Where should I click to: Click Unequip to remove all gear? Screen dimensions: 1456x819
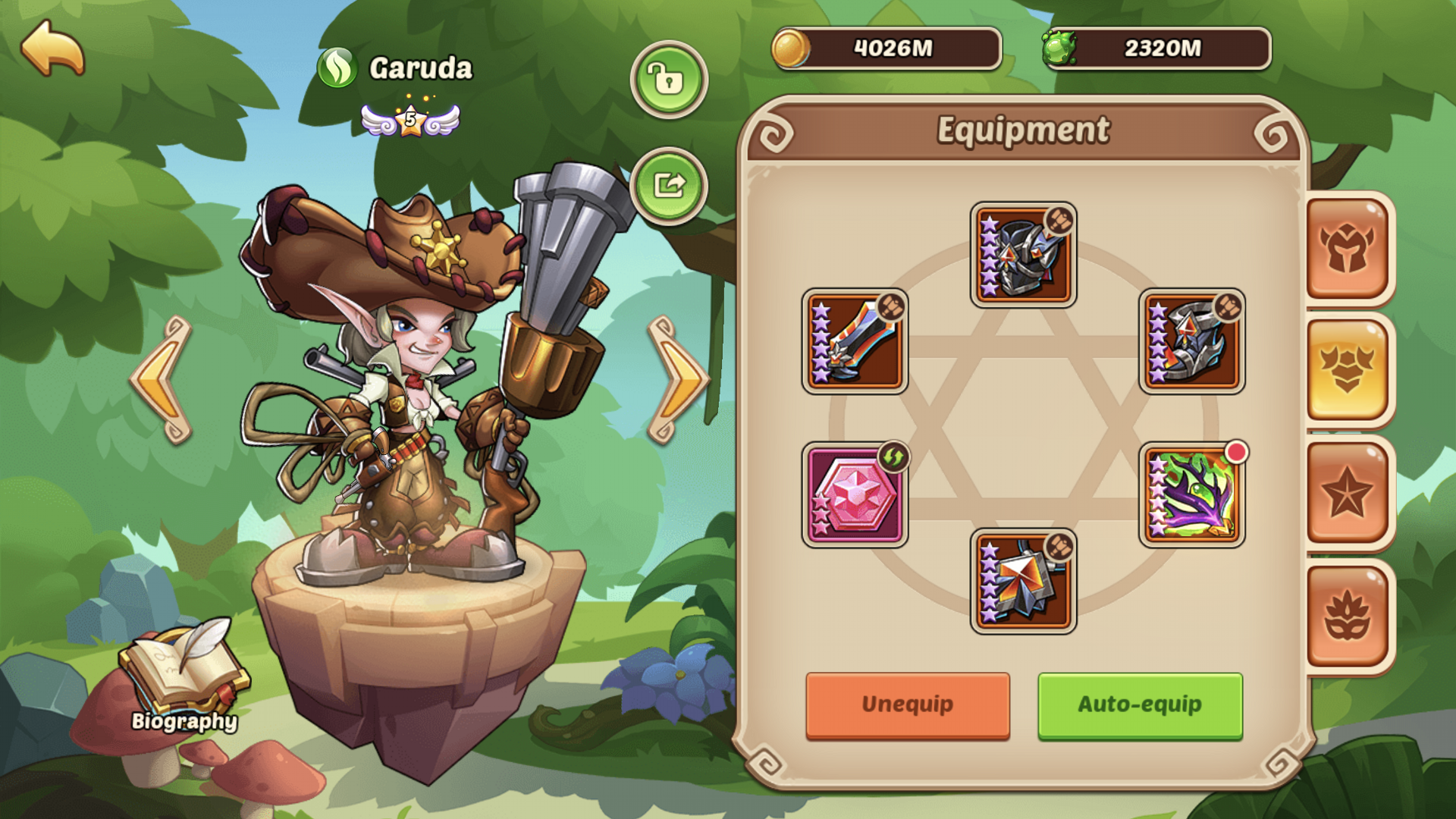click(907, 704)
